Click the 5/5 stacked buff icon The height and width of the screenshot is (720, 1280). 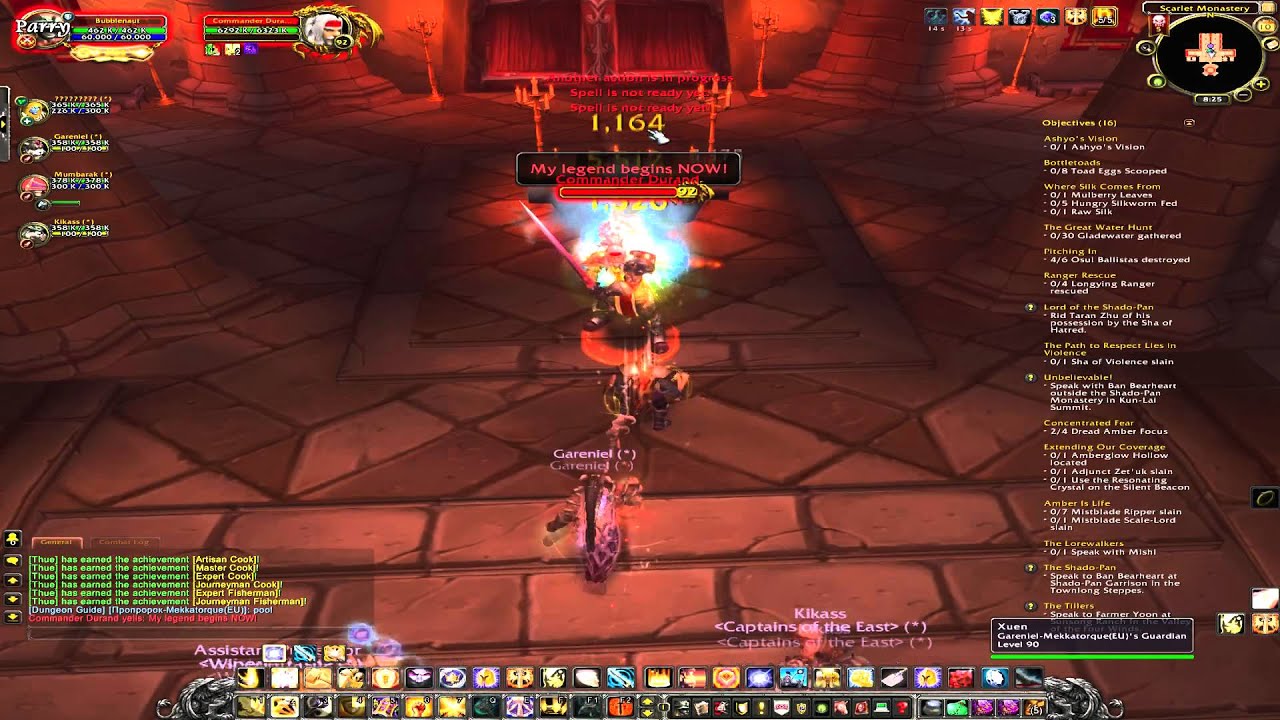[x=1104, y=16]
